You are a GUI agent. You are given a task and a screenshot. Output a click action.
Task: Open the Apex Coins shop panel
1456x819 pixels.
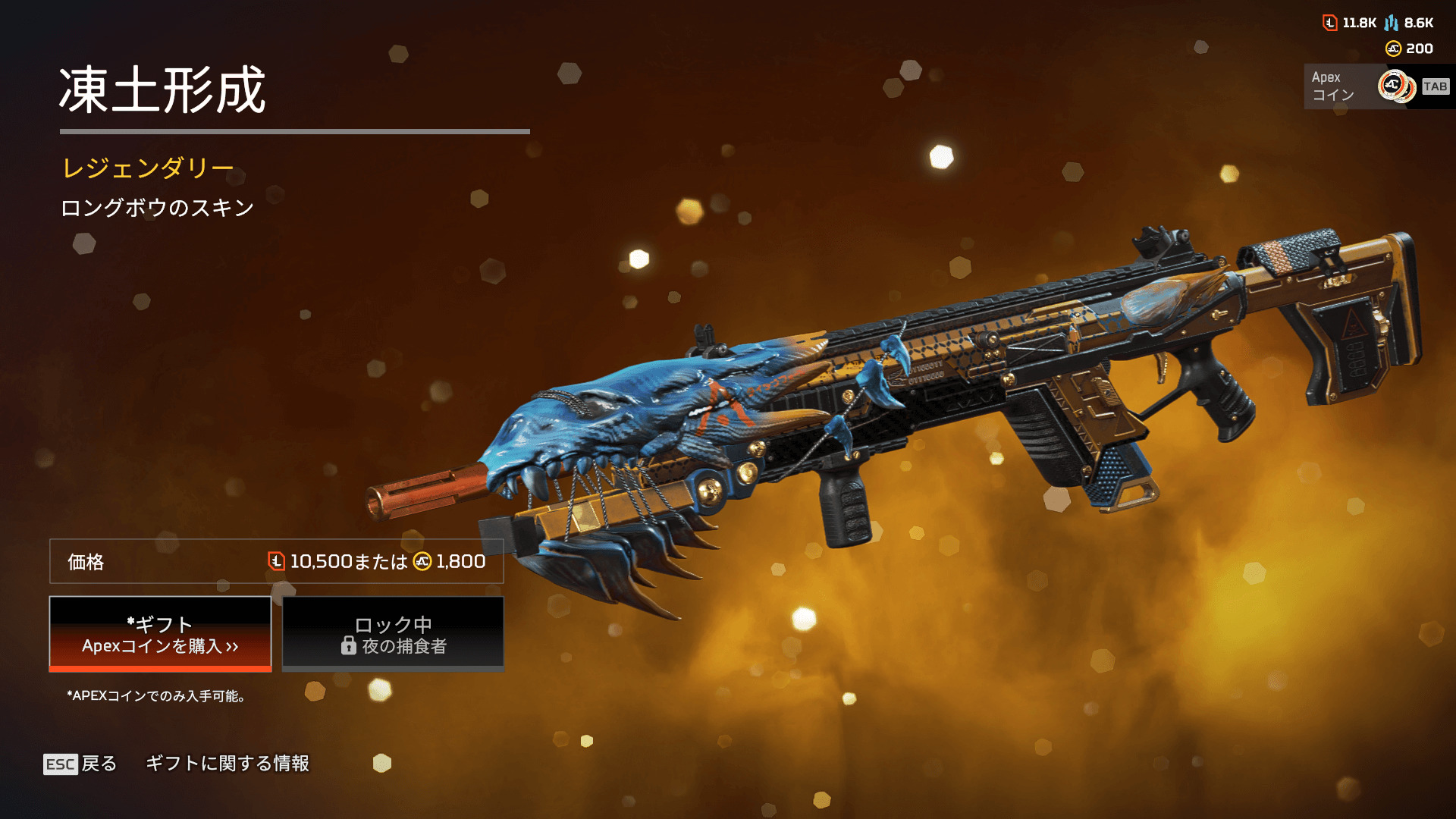coord(1377,86)
